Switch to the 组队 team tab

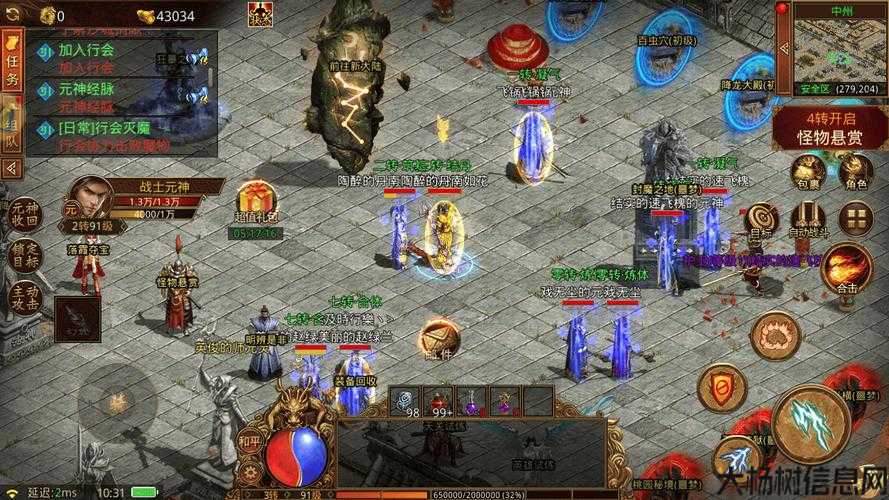point(13,125)
